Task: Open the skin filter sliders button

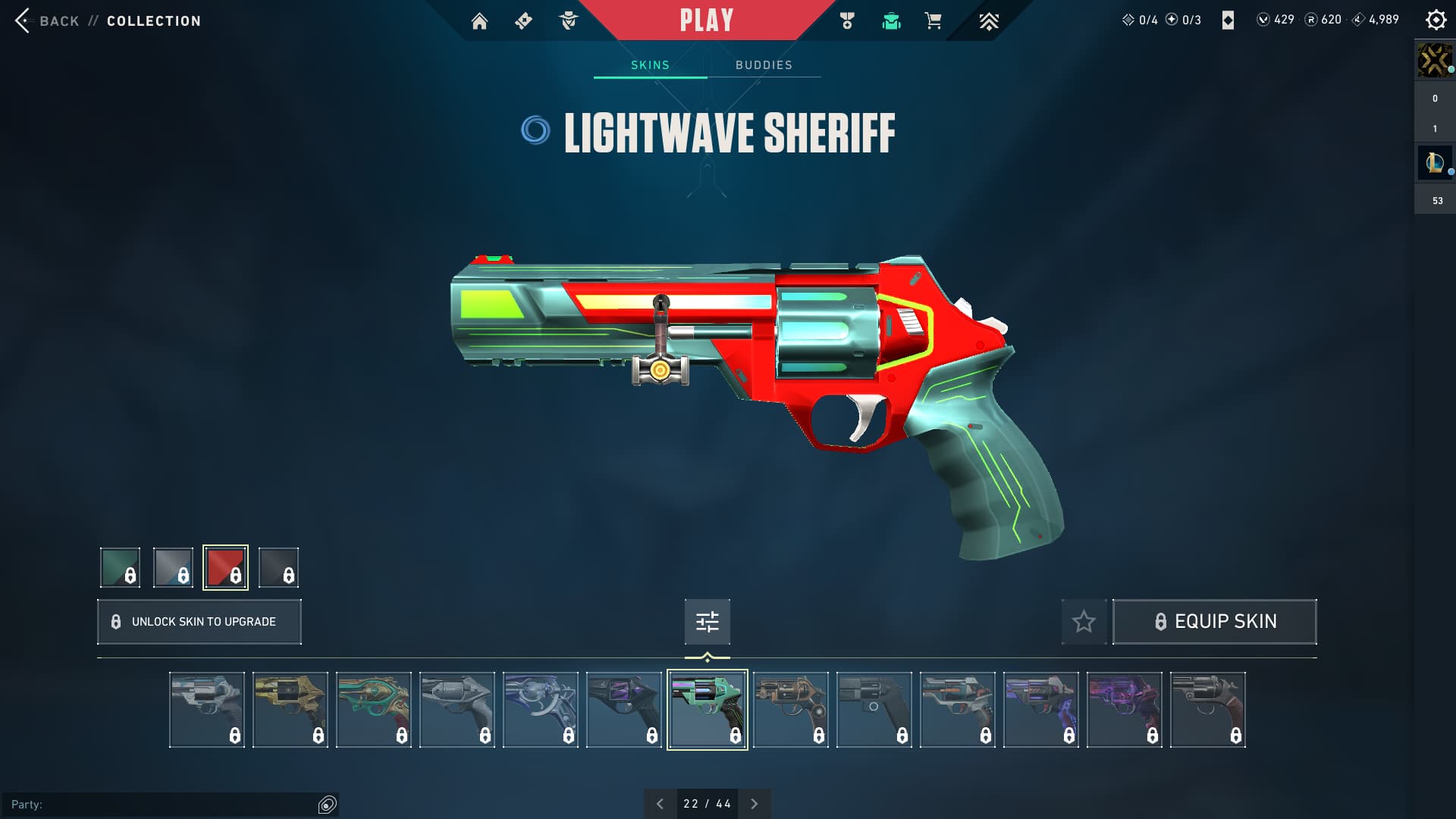Action: point(707,622)
